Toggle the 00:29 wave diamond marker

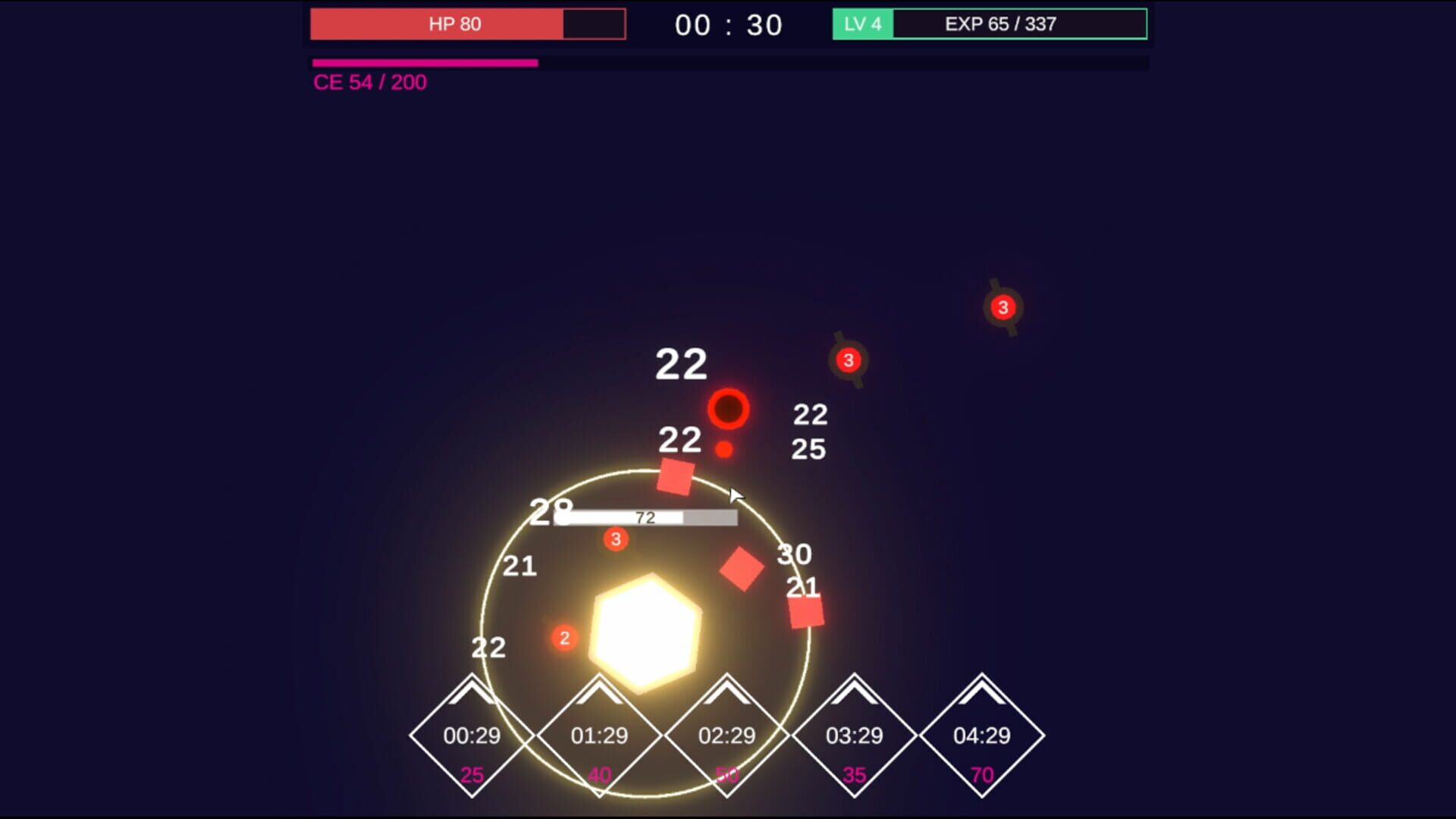(x=471, y=736)
